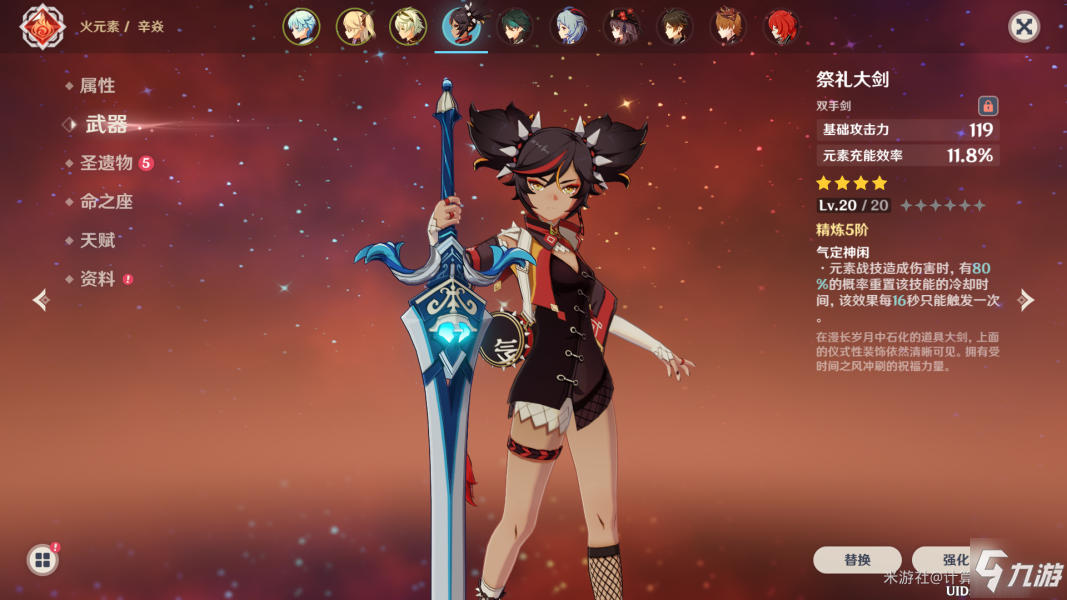
Task: Select Xiao's green-haired portrait
Action: [x=515, y=27]
